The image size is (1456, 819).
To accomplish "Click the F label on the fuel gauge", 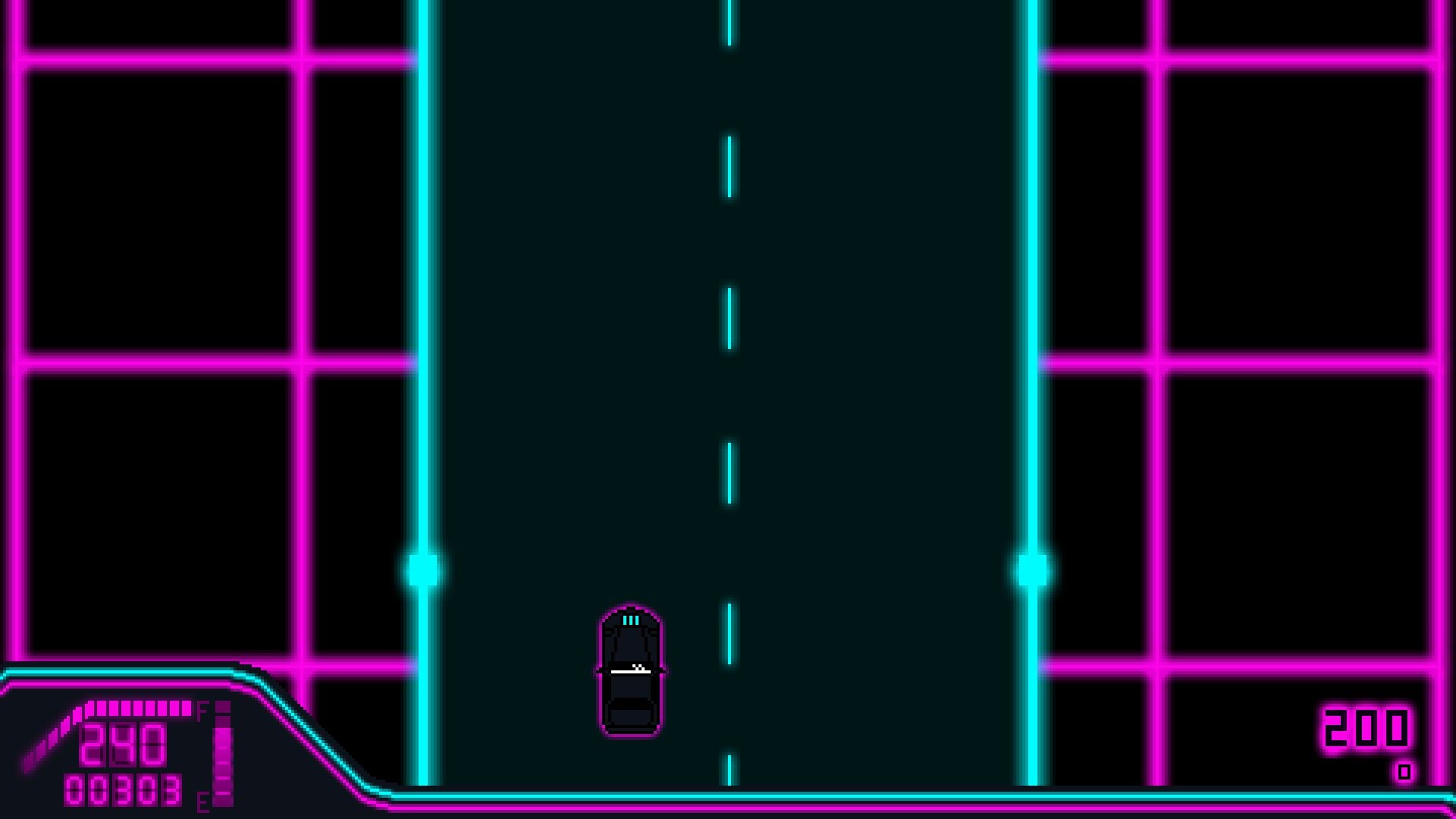I will click(202, 708).
